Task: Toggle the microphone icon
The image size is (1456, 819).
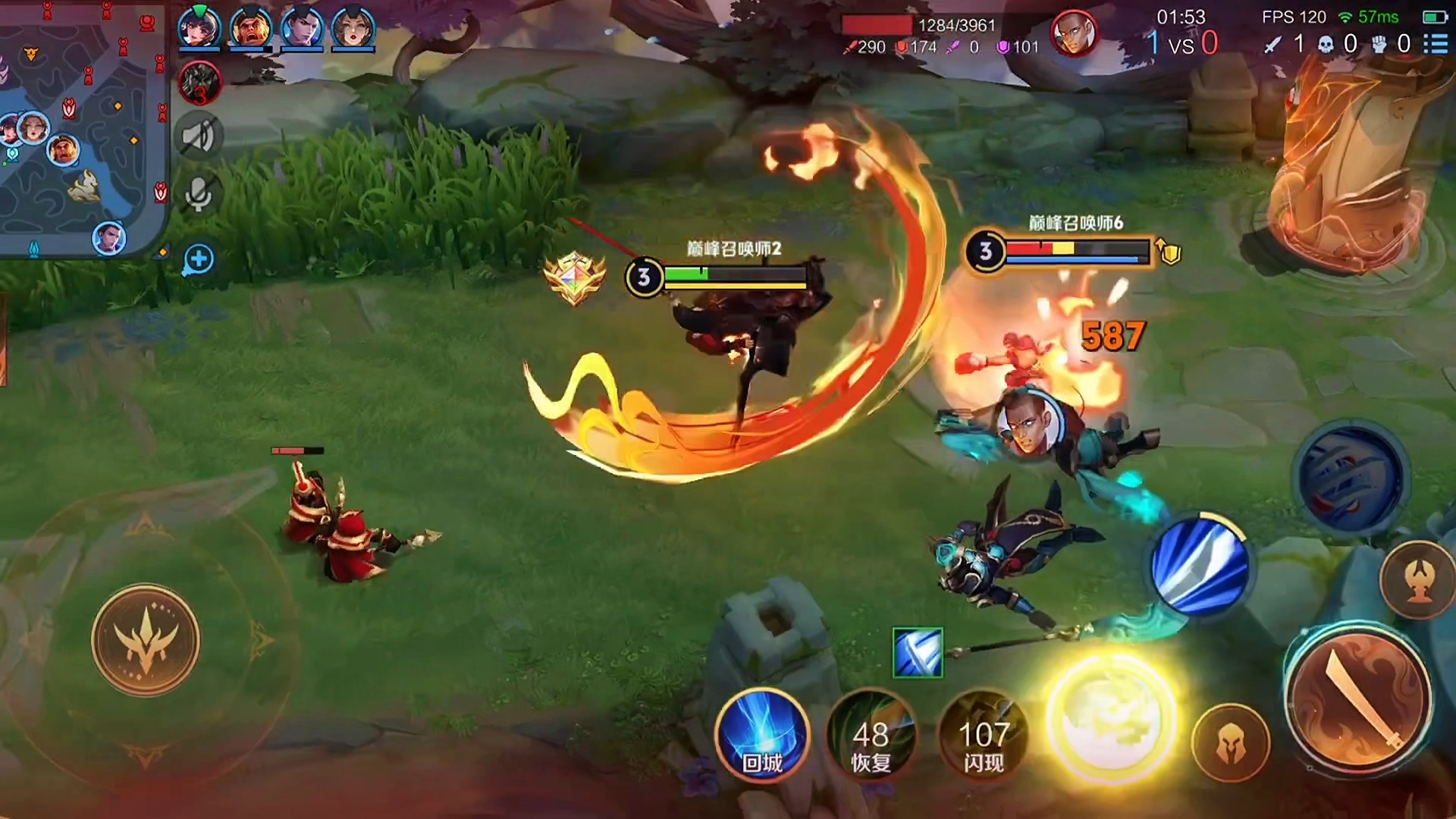Action: [x=199, y=194]
